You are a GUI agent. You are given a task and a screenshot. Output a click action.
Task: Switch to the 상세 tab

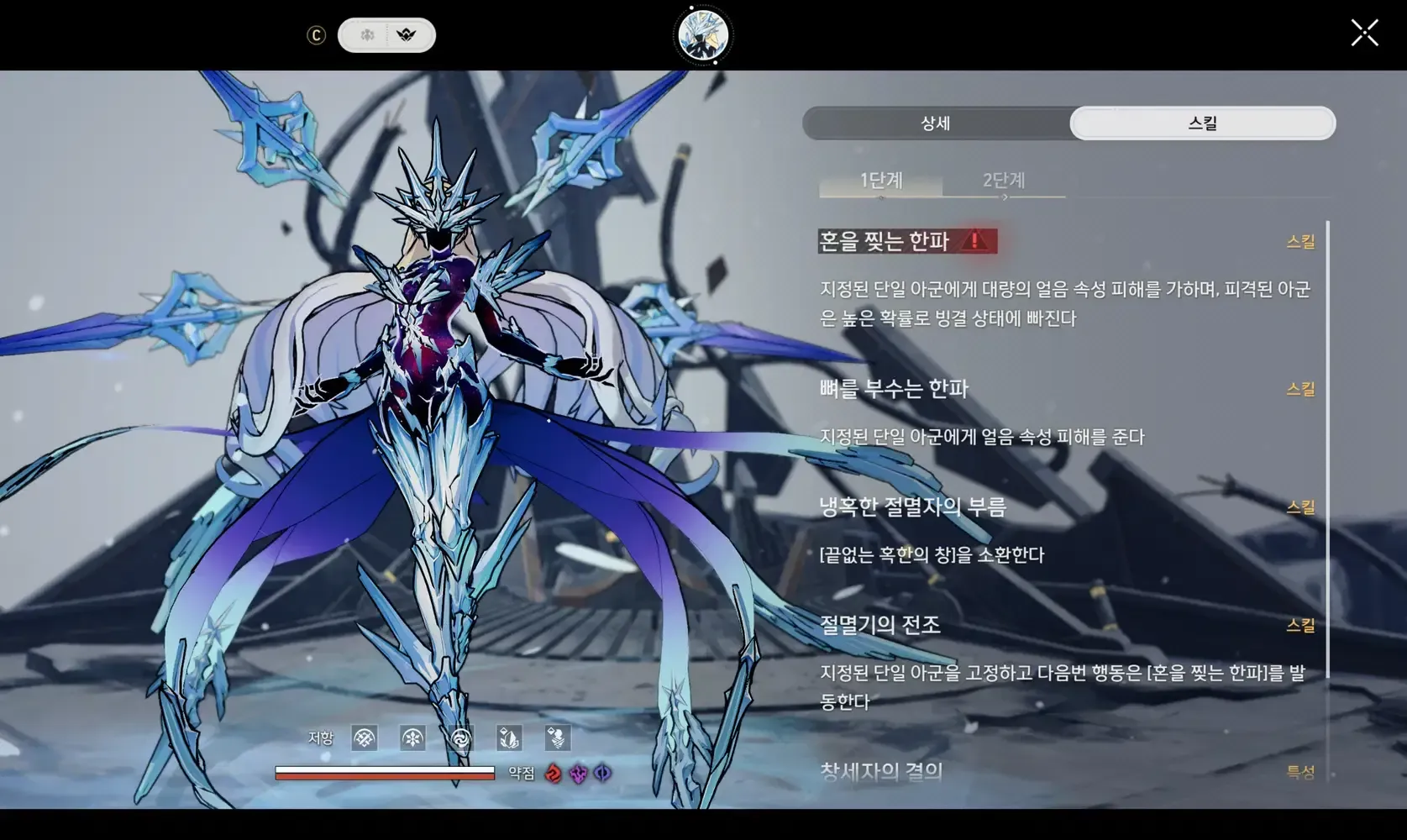[x=936, y=123]
